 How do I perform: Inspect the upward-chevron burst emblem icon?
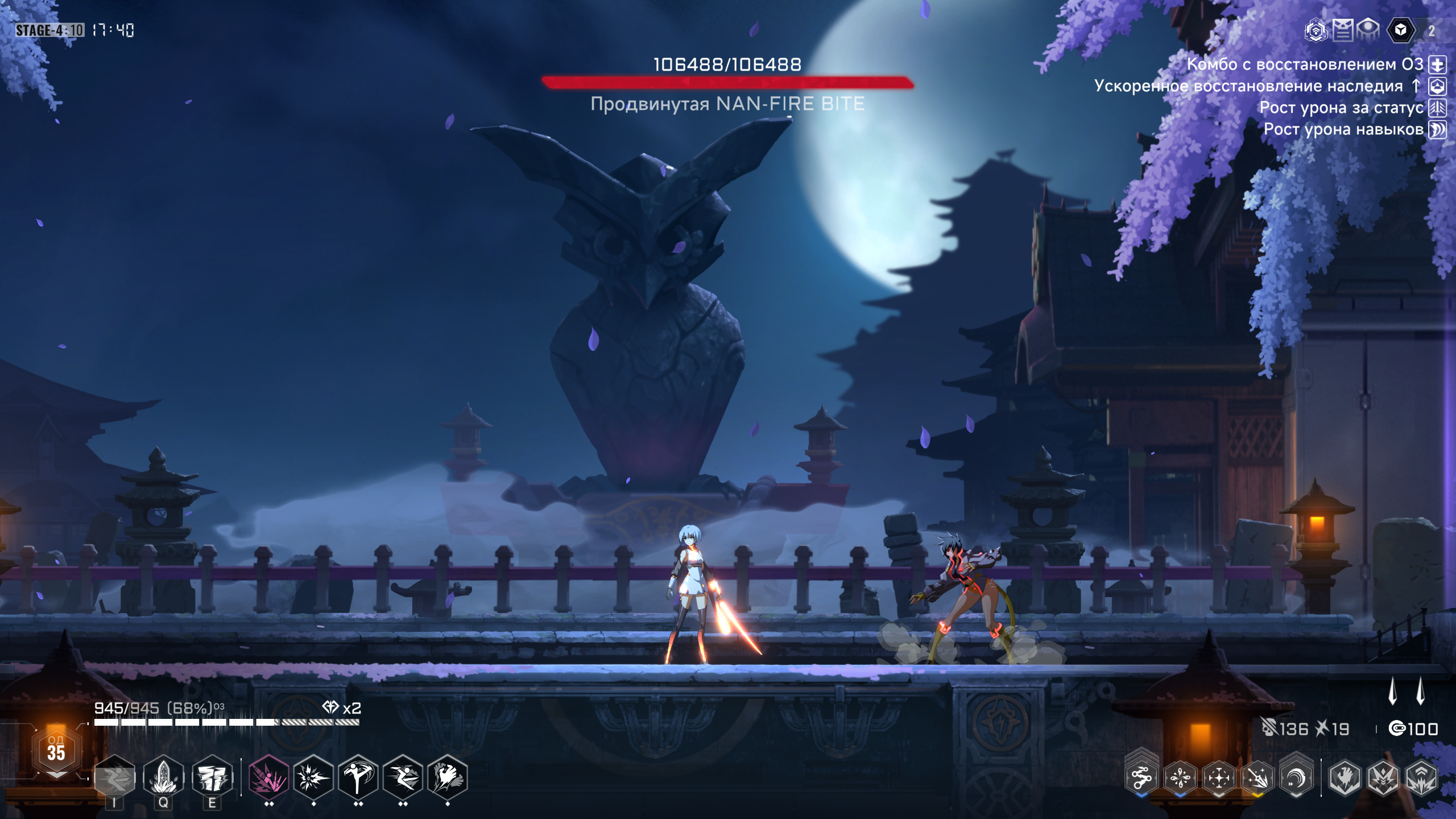tap(1421, 777)
